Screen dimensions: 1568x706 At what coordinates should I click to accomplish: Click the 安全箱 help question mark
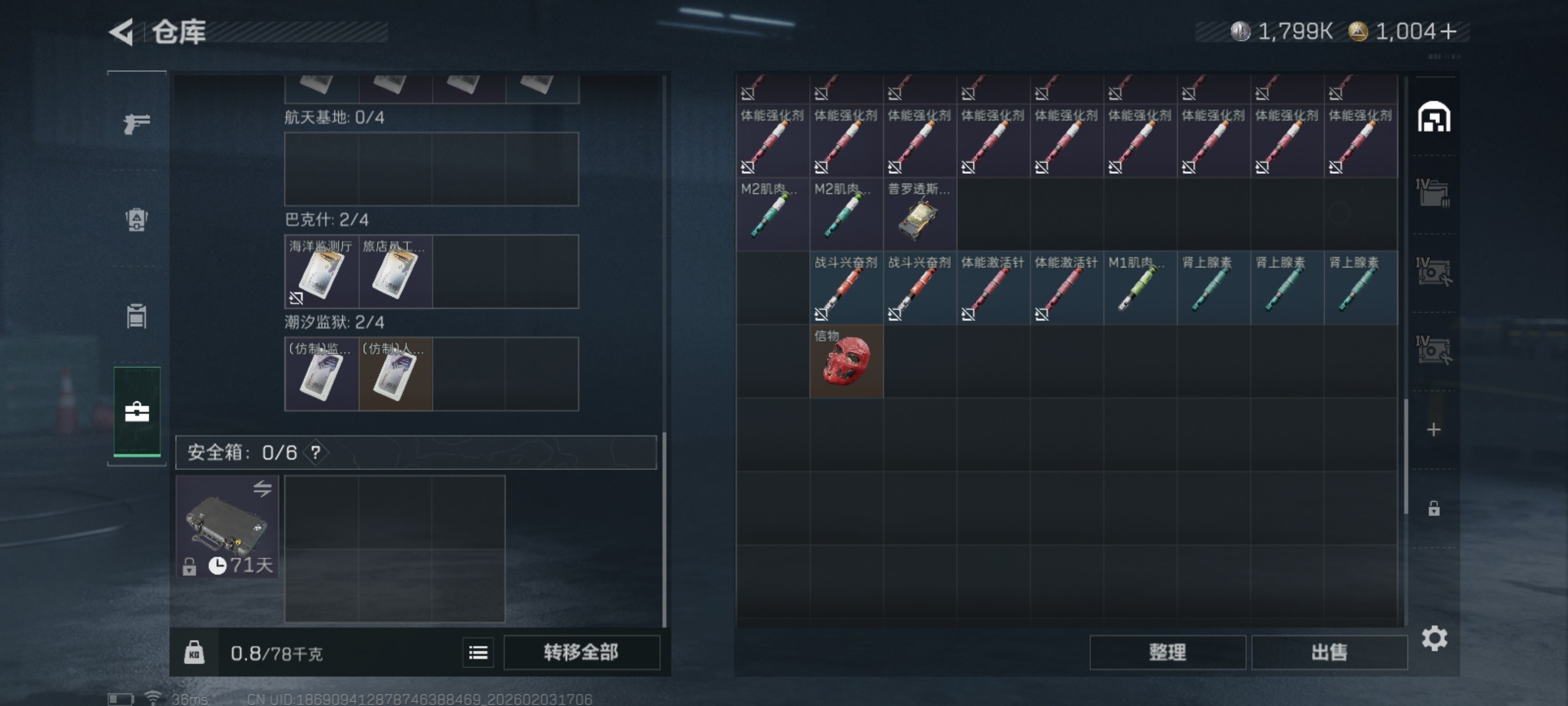click(x=316, y=452)
